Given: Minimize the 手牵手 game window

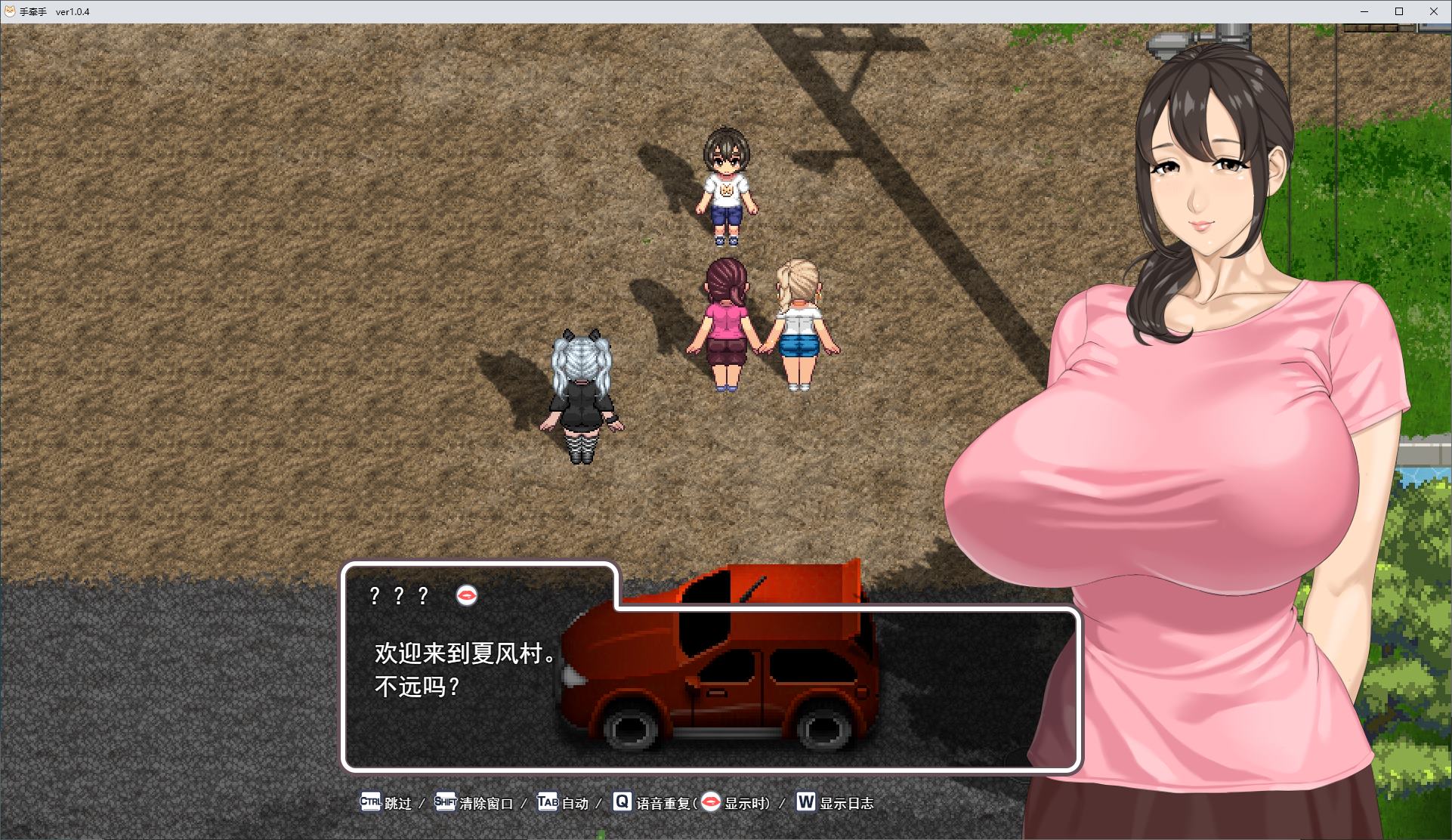Looking at the screenshot, I should 1364,11.
